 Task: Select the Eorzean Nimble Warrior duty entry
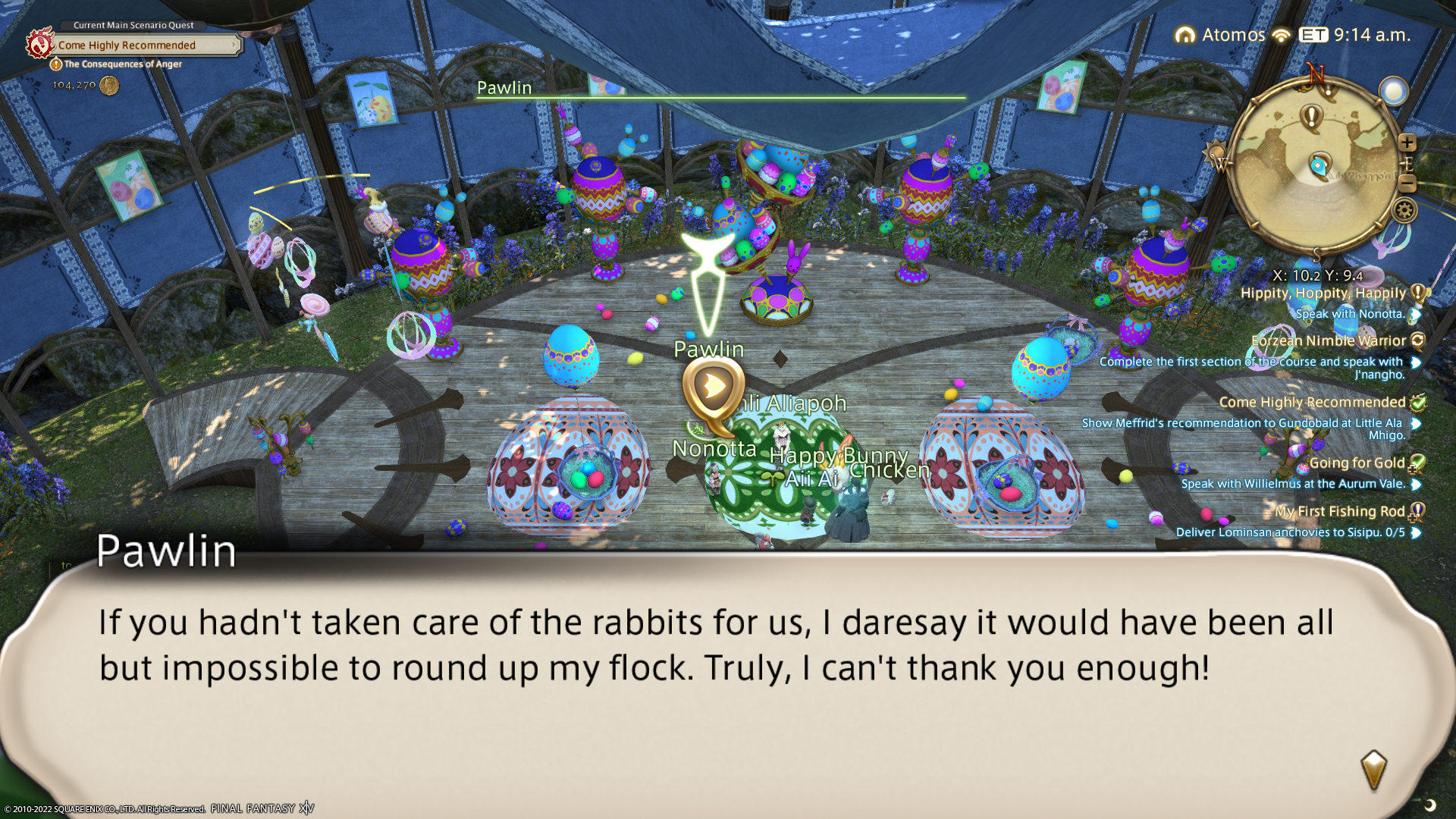click(1328, 341)
